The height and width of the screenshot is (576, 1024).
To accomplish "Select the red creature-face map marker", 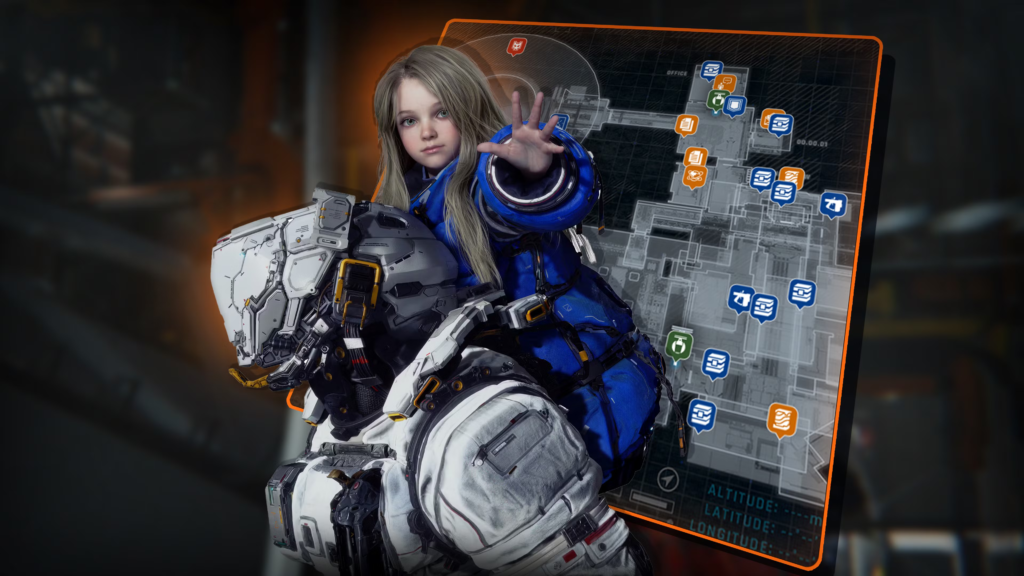I will pos(516,46).
